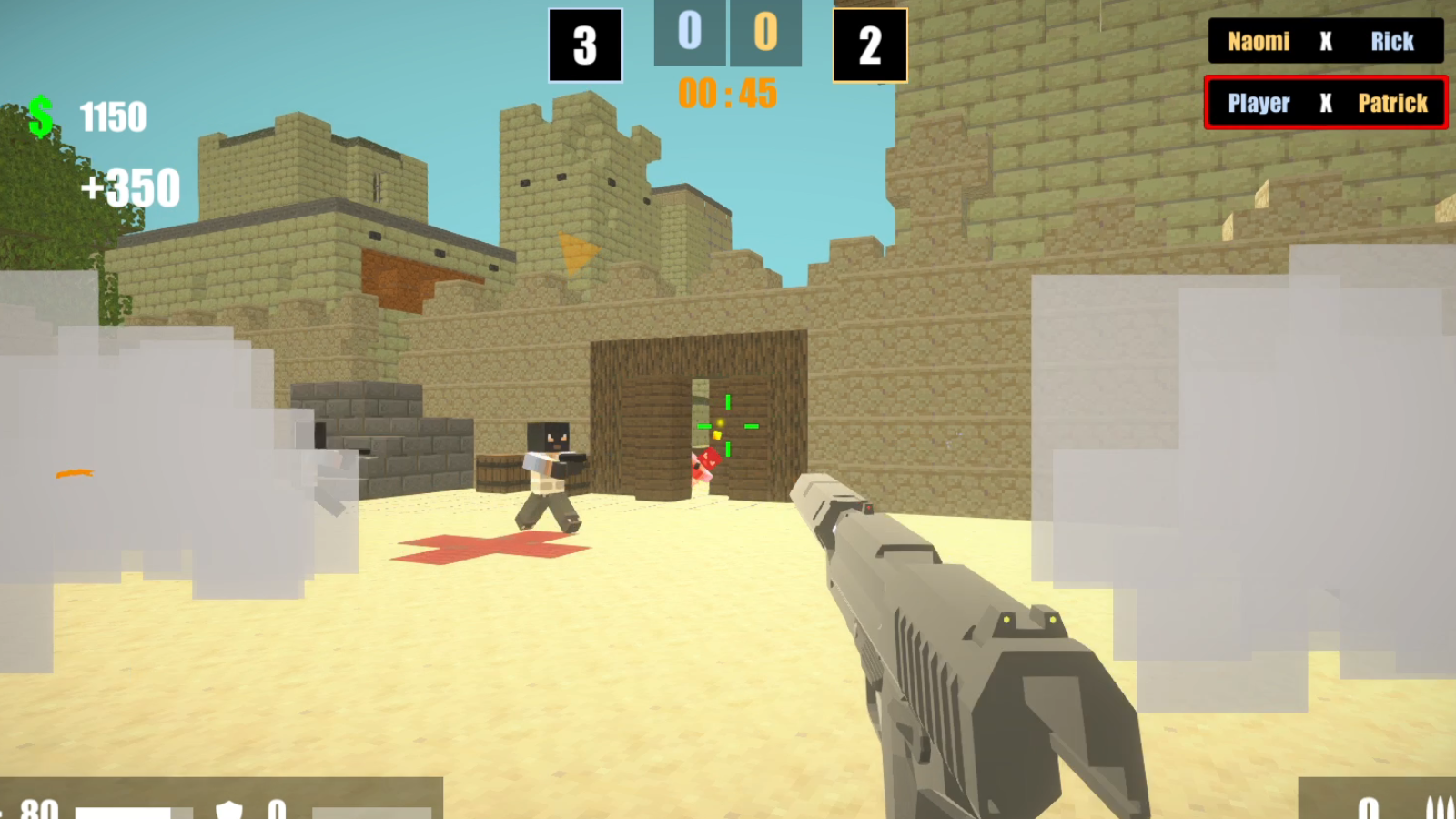Viewport: 1456px width, 819px height.
Task: Select the red-highlighted Player X Patrick panel
Action: coord(1326,103)
